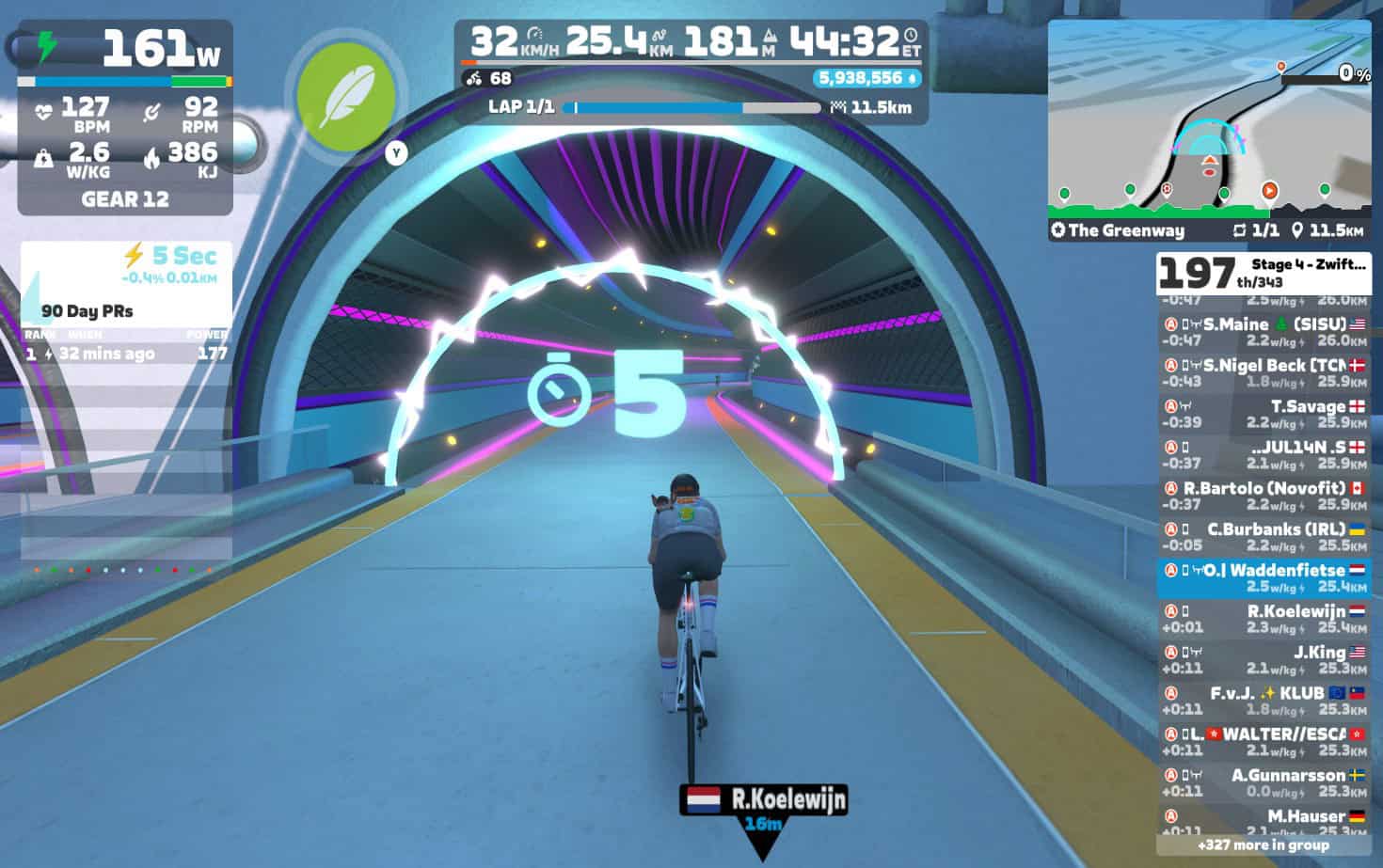Click the checkered flag icon beside 11.5km
Viewport: 1383px width, 868px height.
pos(840,108)
